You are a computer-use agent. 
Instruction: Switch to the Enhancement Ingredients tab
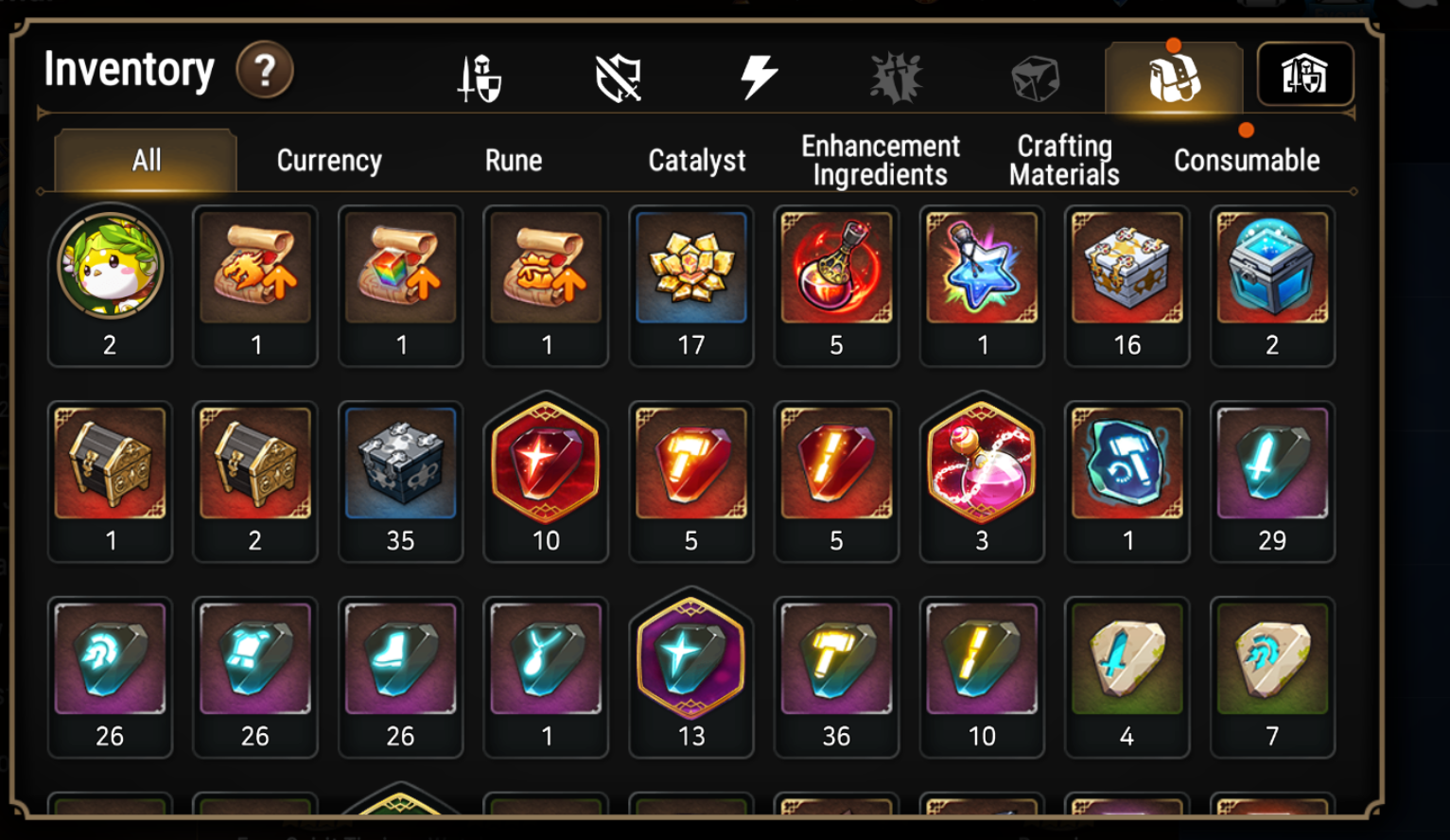[879, 159]
